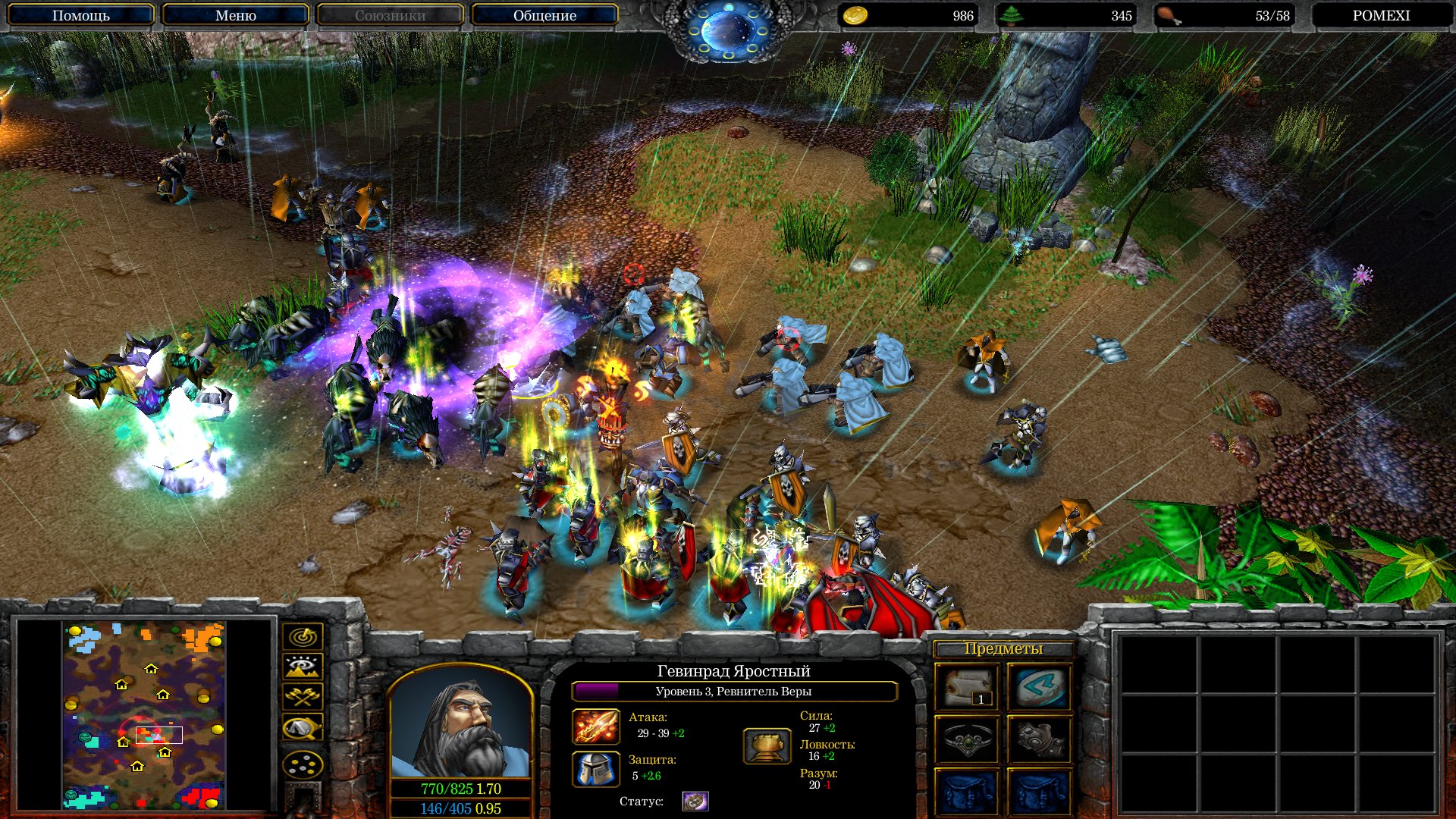The height and width of the screenshot is (819, 1456).
Task: Open the Помощь help menu
Action: click(80, 15)
